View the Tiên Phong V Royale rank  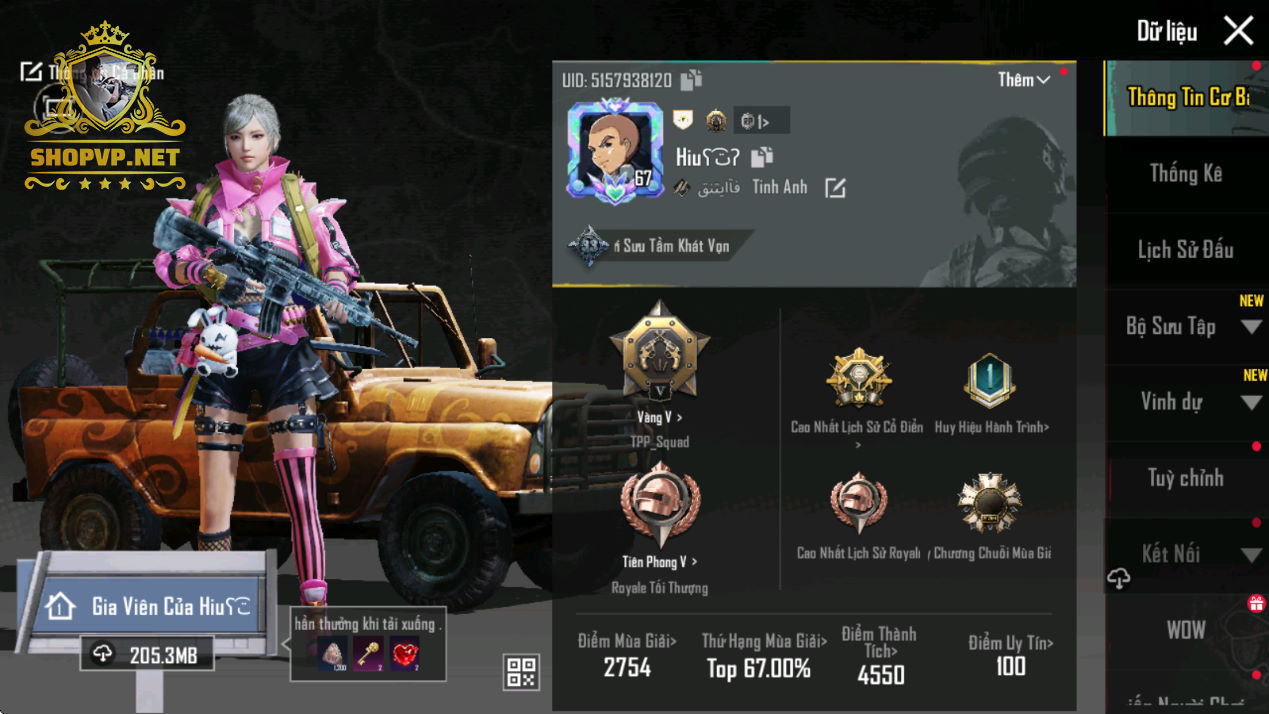pyautogui.click(x=659, y=562)
